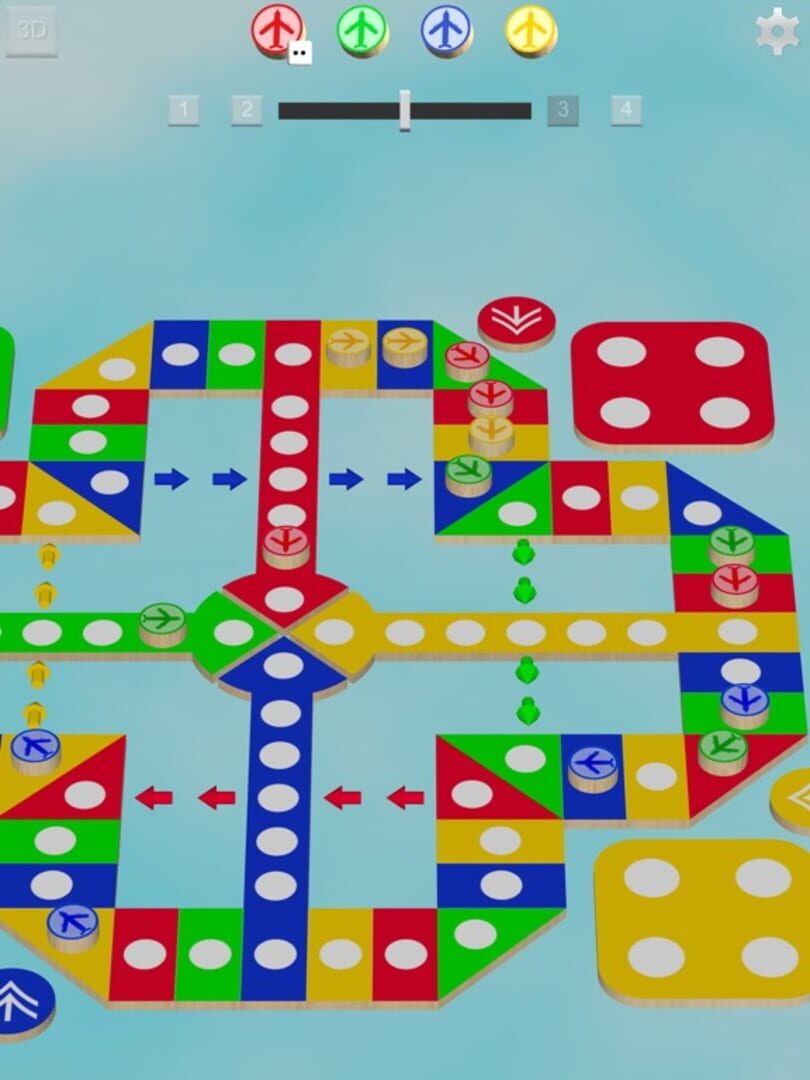Select the red airplane player icon

coord(277,29)
